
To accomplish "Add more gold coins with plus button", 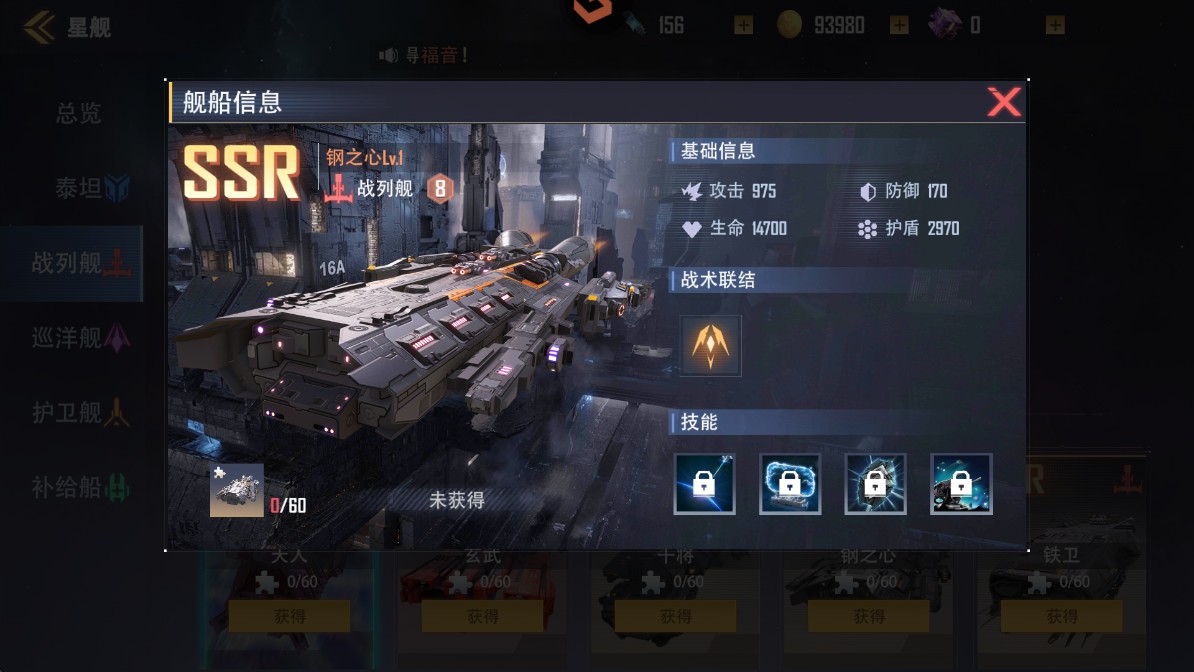I will pos(899,25).
